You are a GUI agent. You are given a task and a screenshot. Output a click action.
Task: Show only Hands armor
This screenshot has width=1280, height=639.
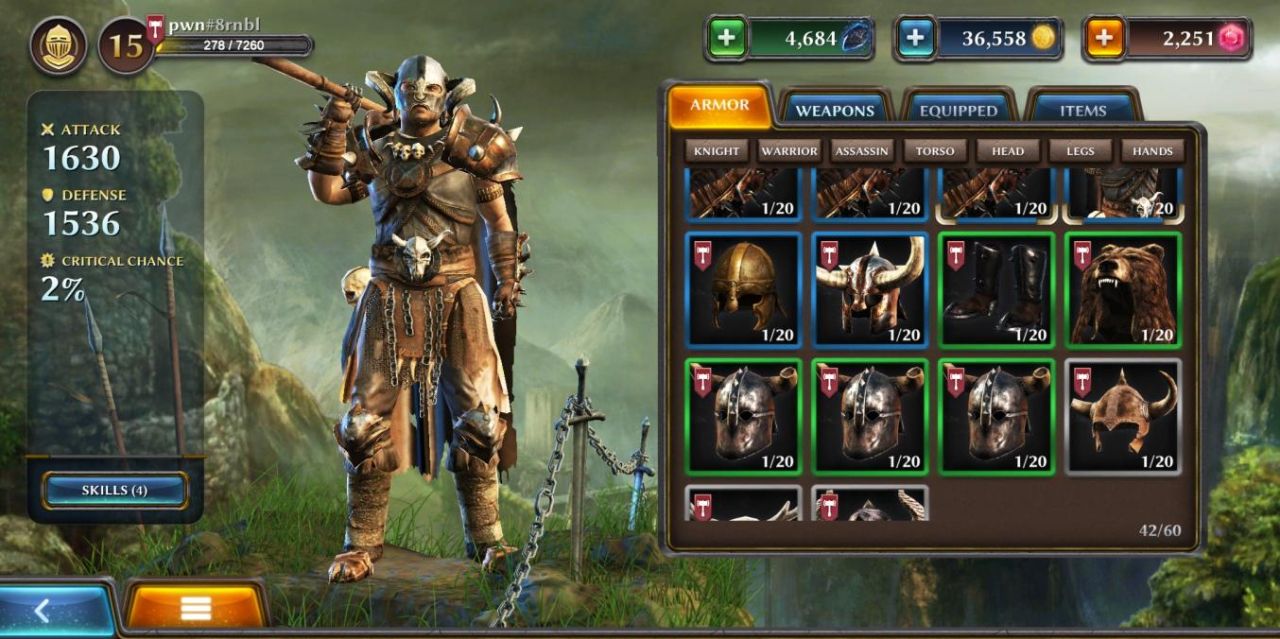(1152, 151)
